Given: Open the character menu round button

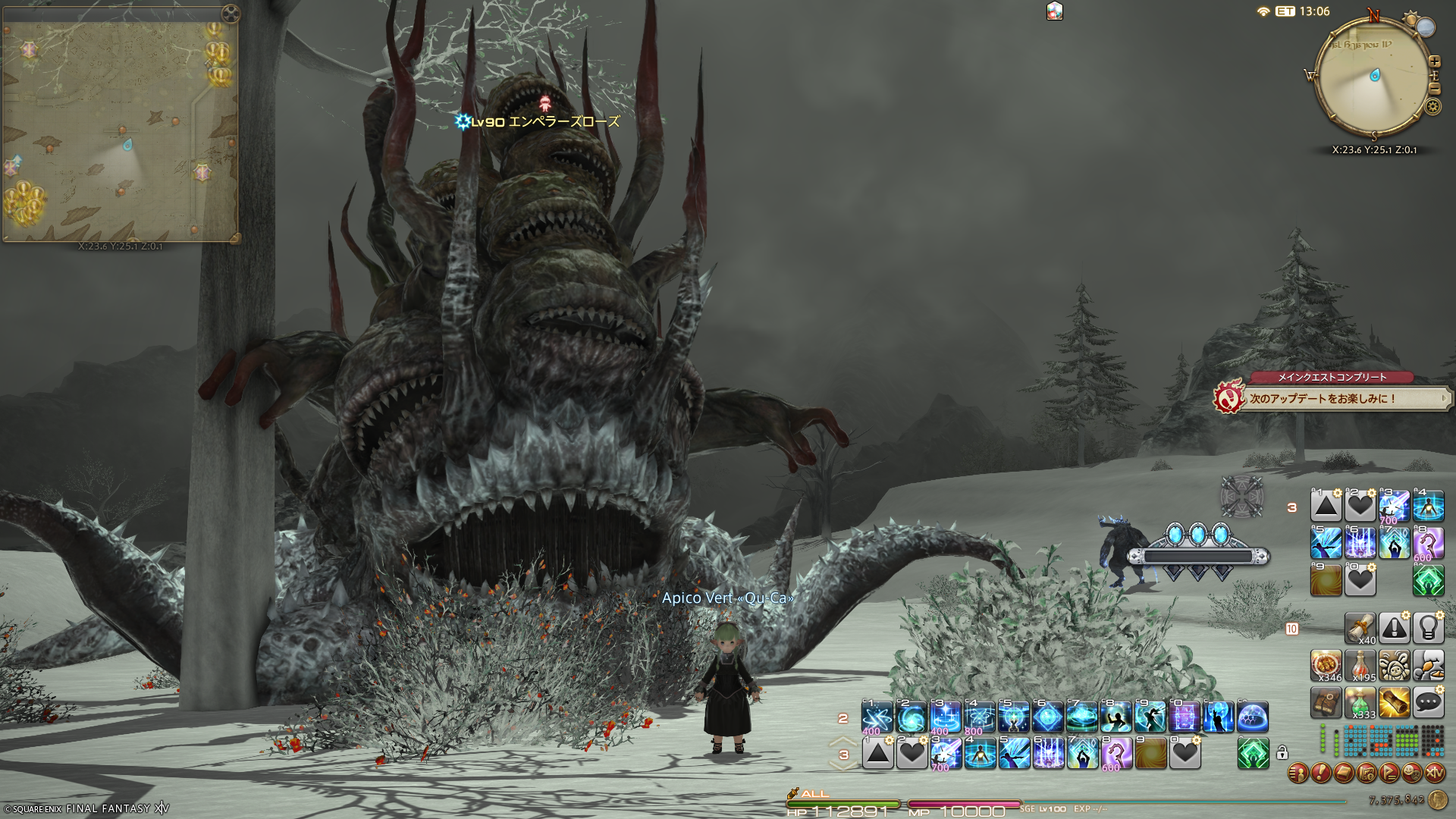Looking at the screenshot, I should tap(1298, 773).
